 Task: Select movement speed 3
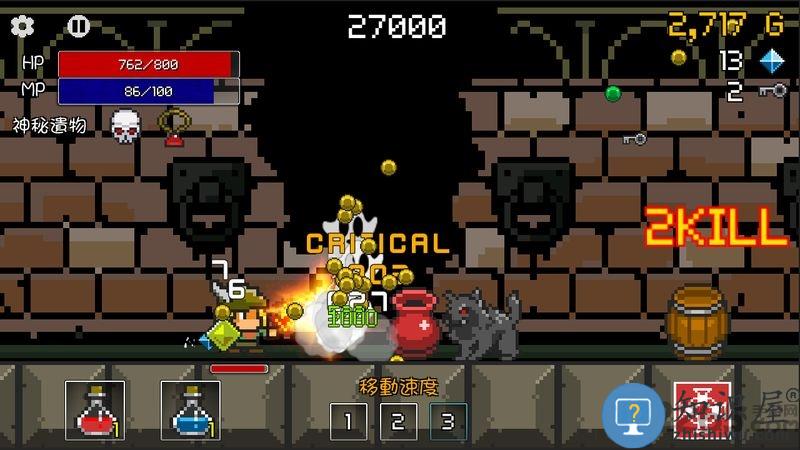(447, 421)
